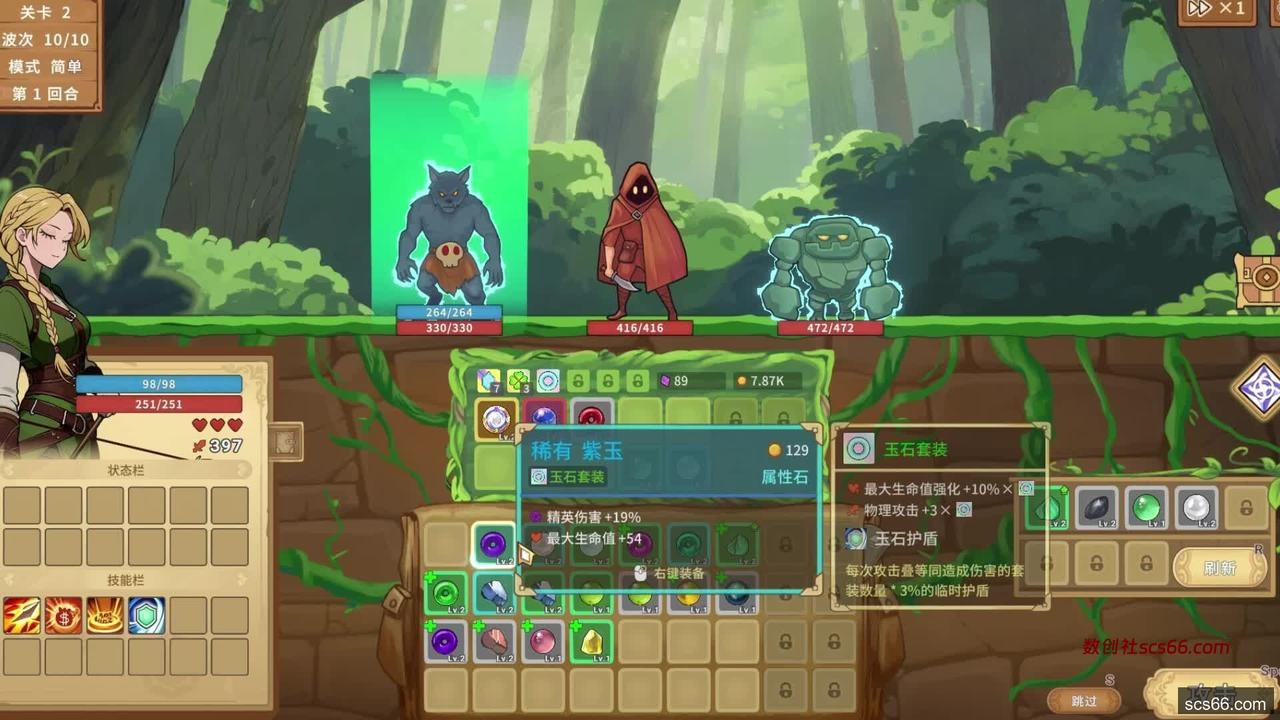Viewport: 1280px width, 720px height.
Task: Select the green ring gem in backpack
Action: tap(445, 593)
